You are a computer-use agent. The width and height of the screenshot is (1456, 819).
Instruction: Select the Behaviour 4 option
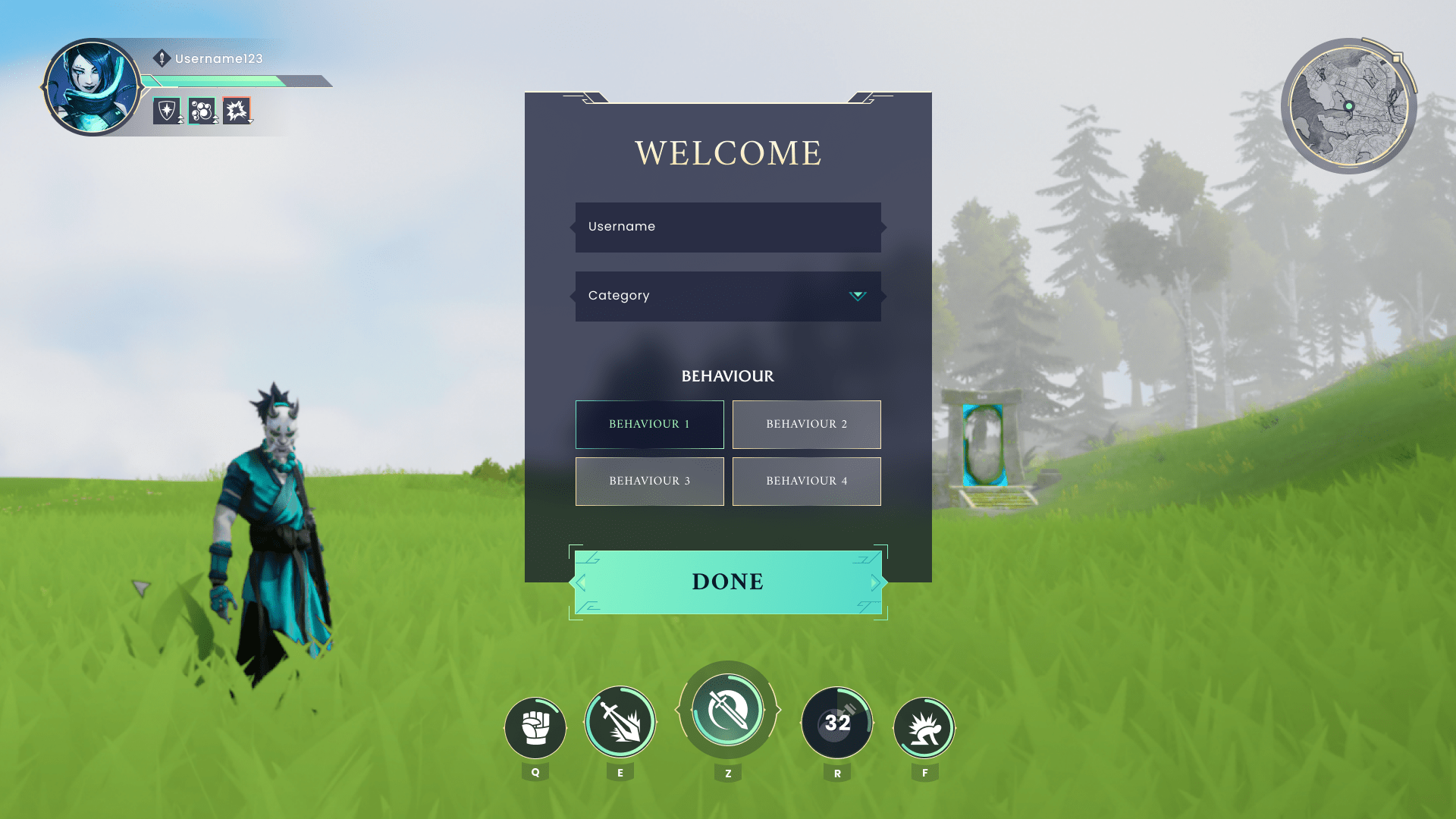tap(806, 481)
